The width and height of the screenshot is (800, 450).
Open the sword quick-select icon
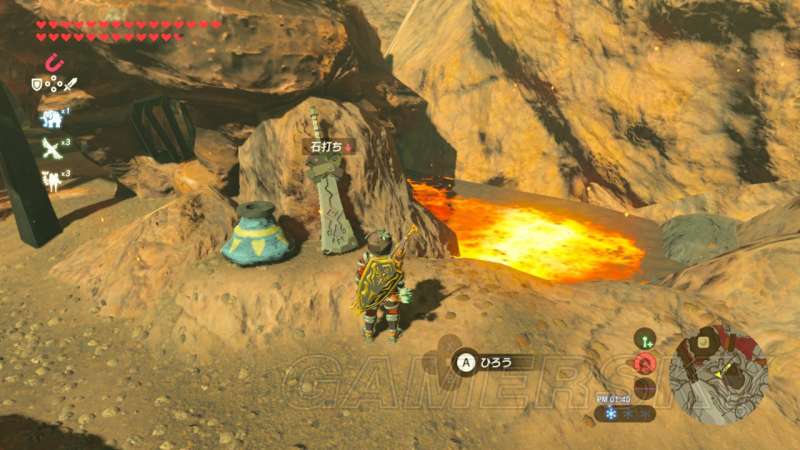coord(70,86)
